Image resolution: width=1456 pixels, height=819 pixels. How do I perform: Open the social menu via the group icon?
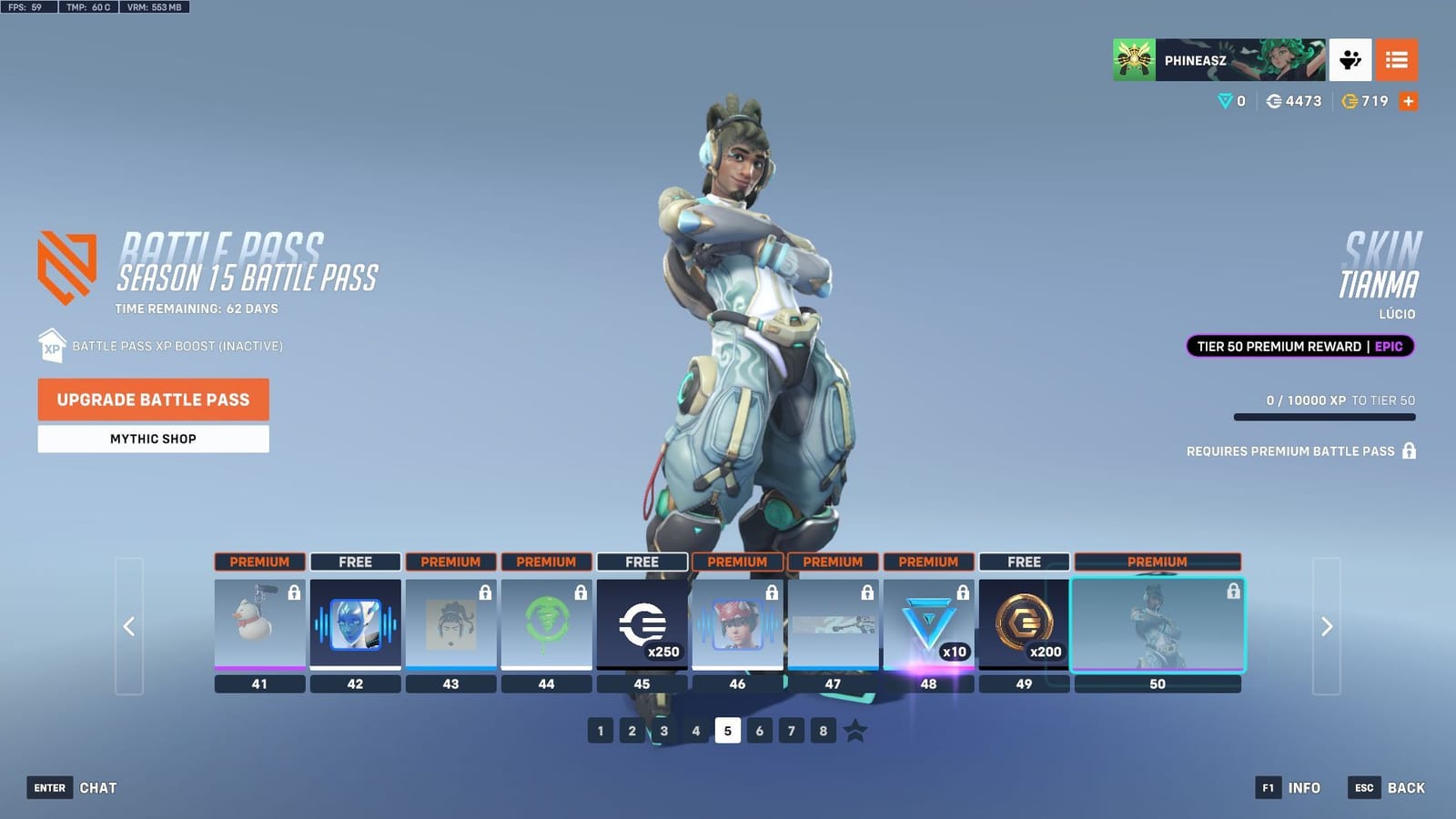point(1350,60)
